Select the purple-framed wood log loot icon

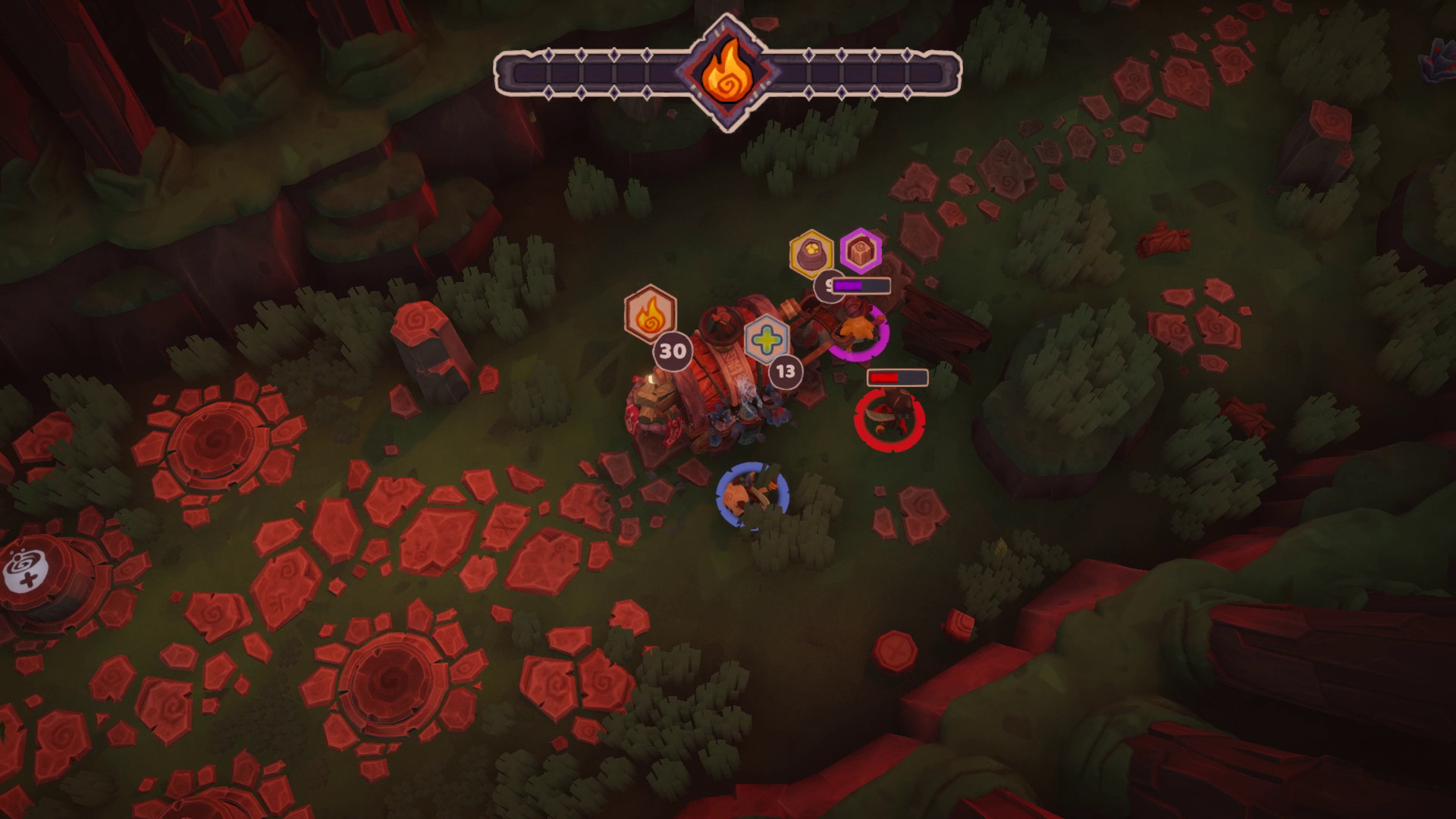click(x=861, y=250)
